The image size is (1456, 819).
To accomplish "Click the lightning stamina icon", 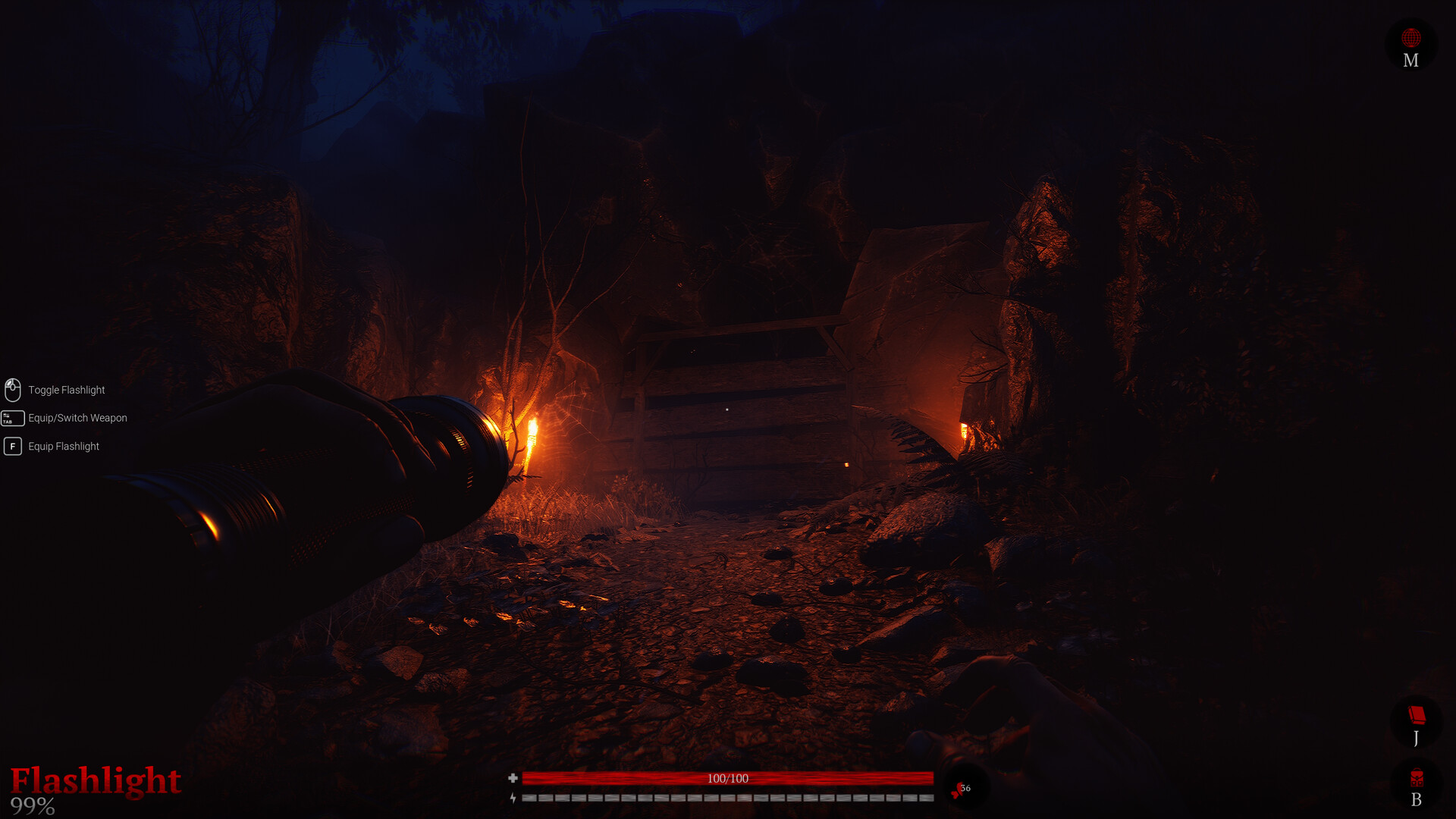I will (x=514, y=799).
